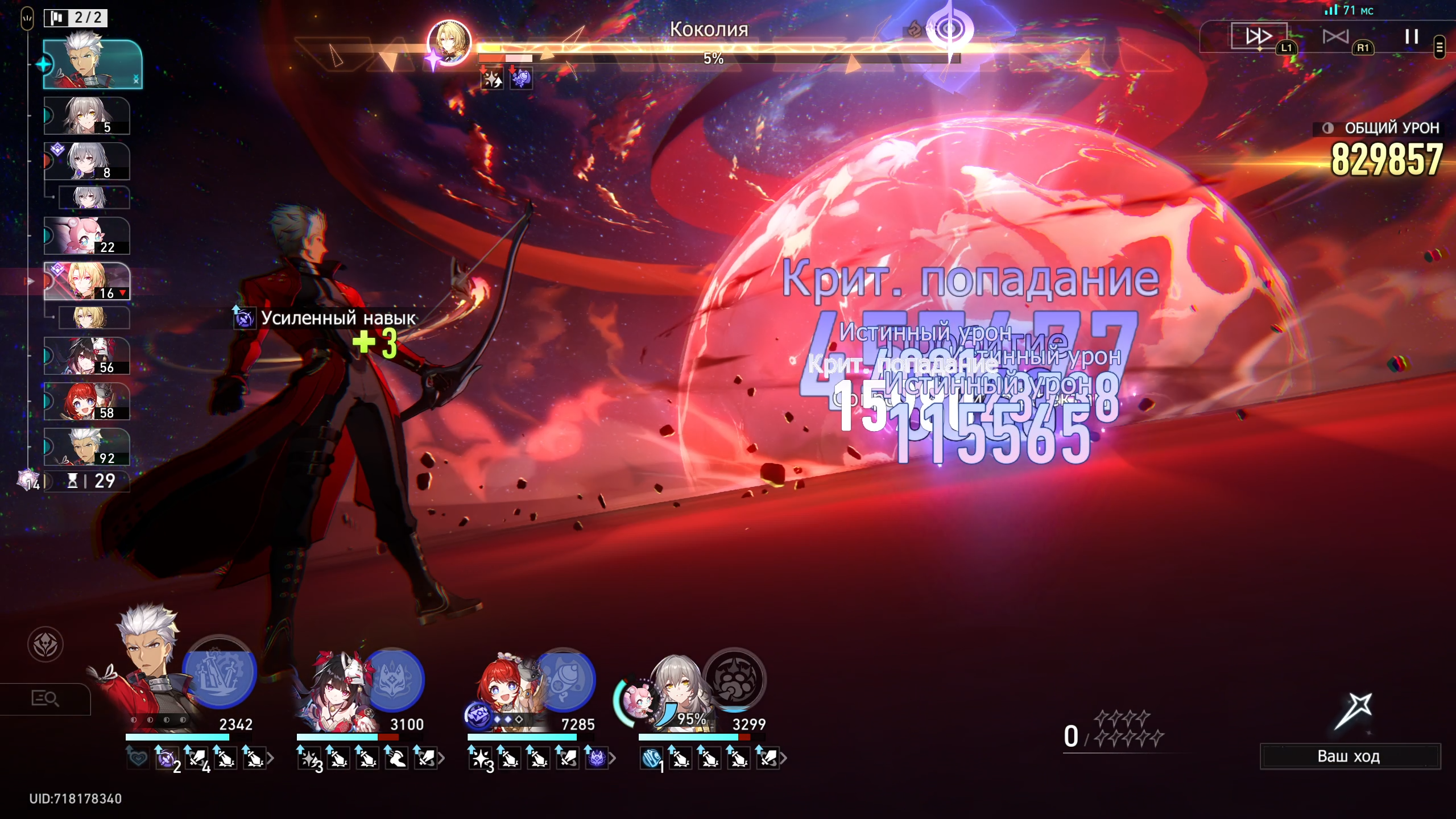Pause the battle

click(x=1411, y=37)
